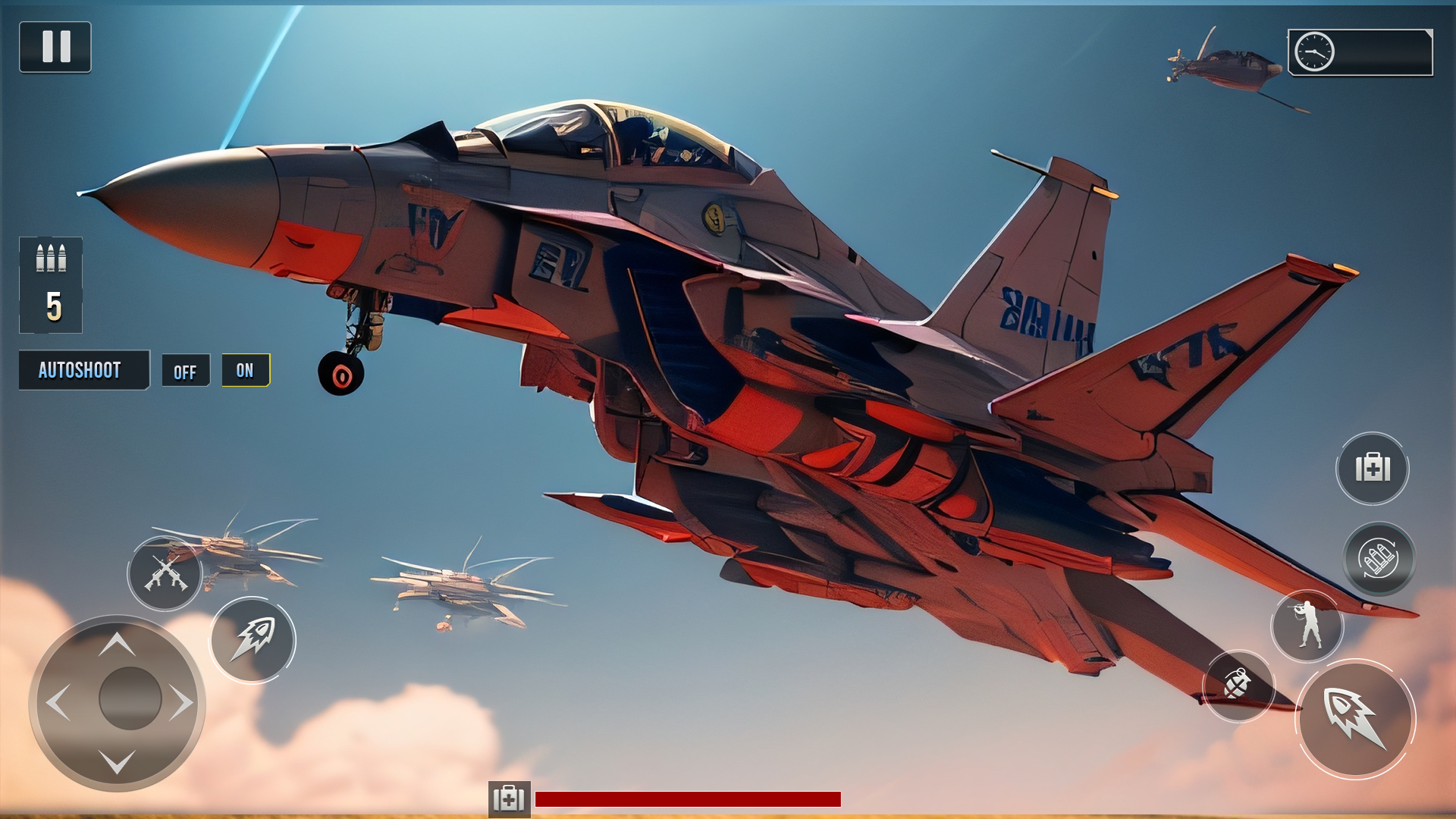Switch AUTOSHOOT to OFF
Image resolution: width=1456 pixels, height=819 pixels.
(x=186, y=371)
